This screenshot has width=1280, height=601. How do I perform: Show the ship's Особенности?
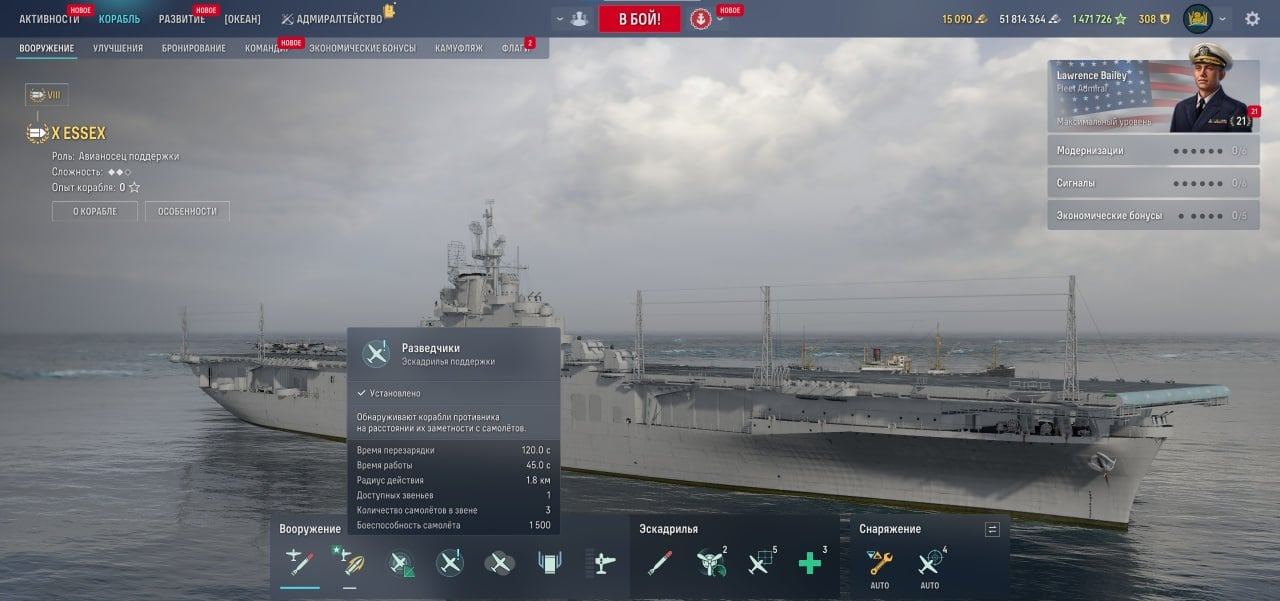point(187,211)
